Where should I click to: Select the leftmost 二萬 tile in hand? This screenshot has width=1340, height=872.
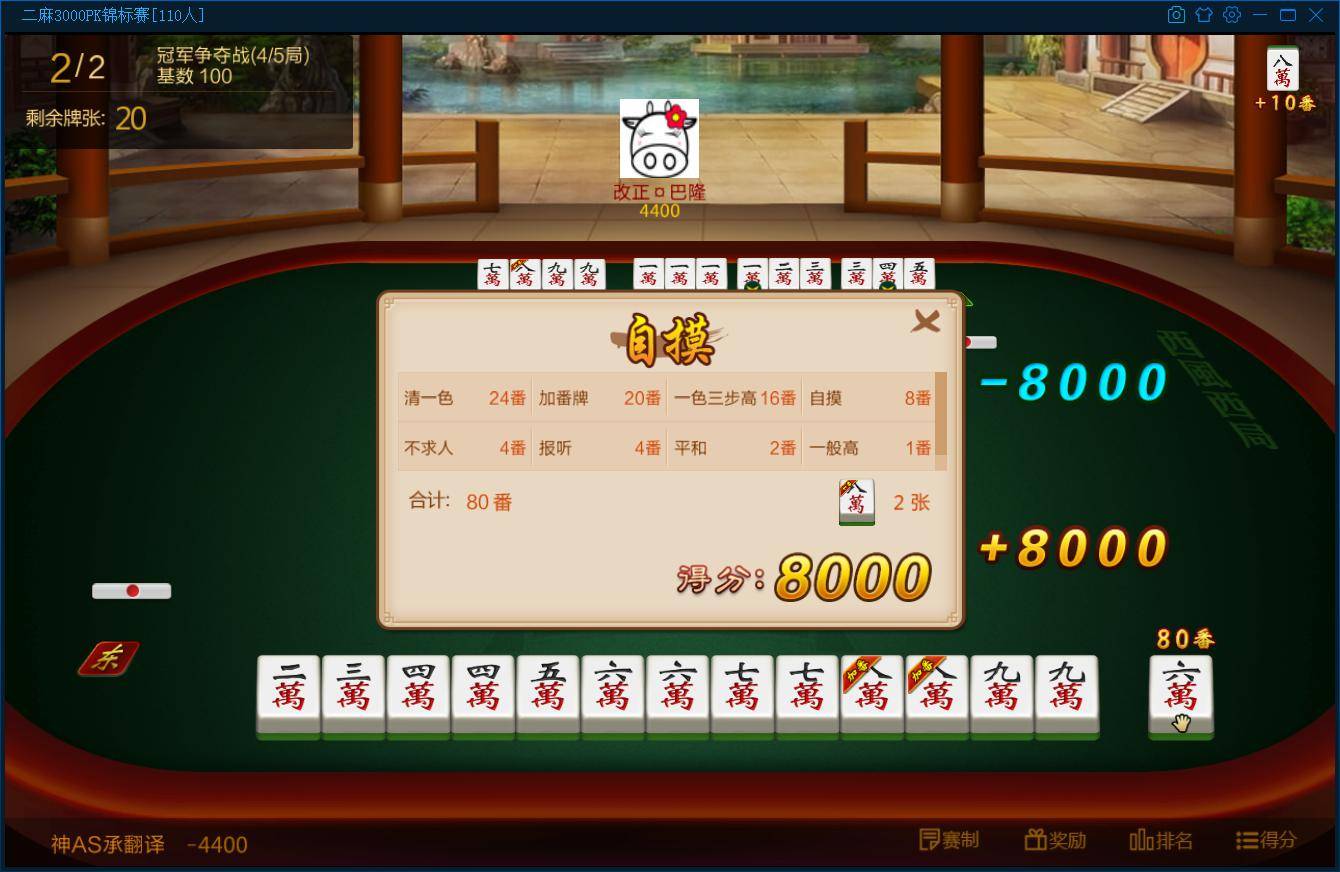tap(288, 695)
